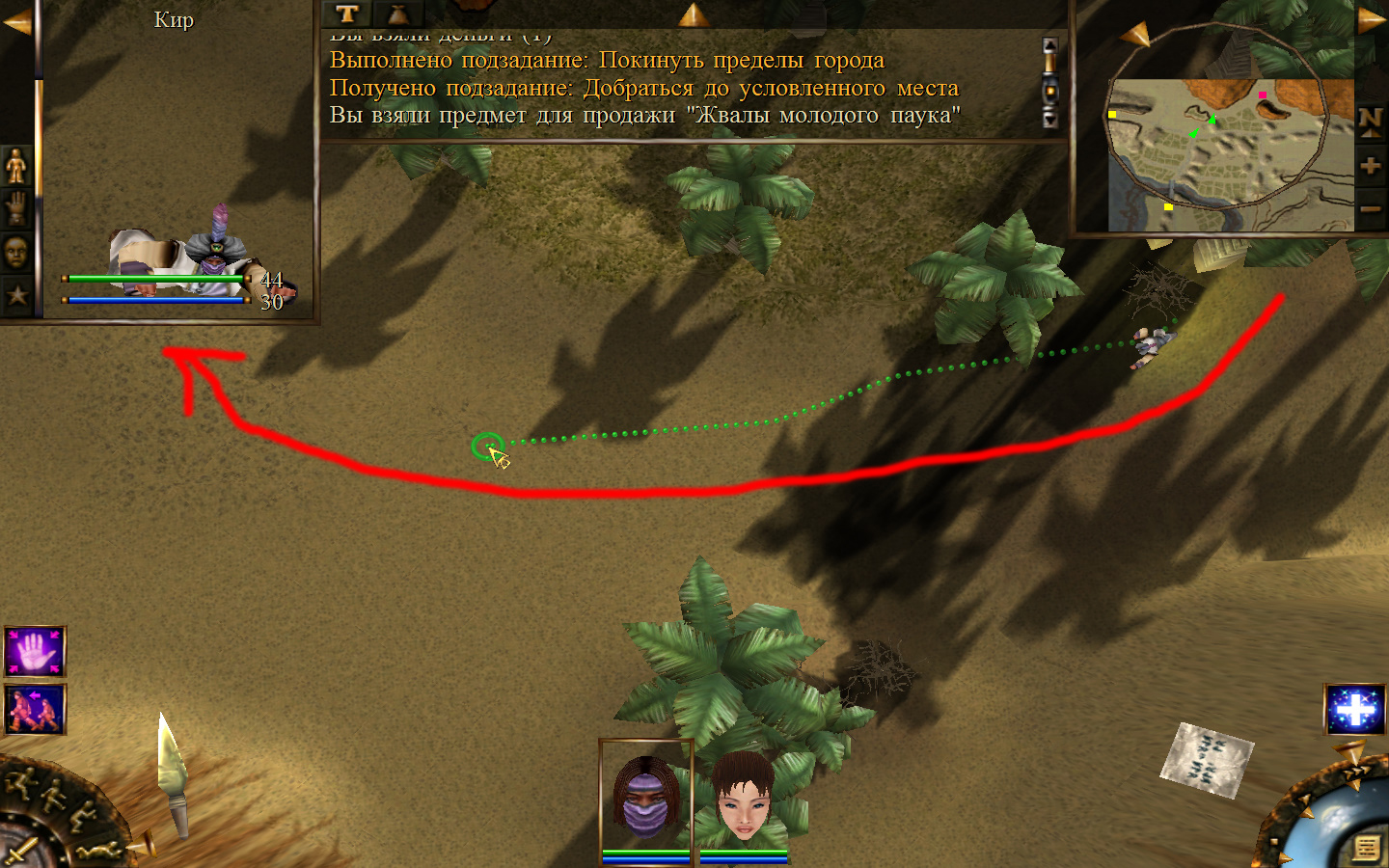Activate the purple palm hand ability
This screenshot has width=1389, height=868.
pyautogui.click(x=35, y=652)
